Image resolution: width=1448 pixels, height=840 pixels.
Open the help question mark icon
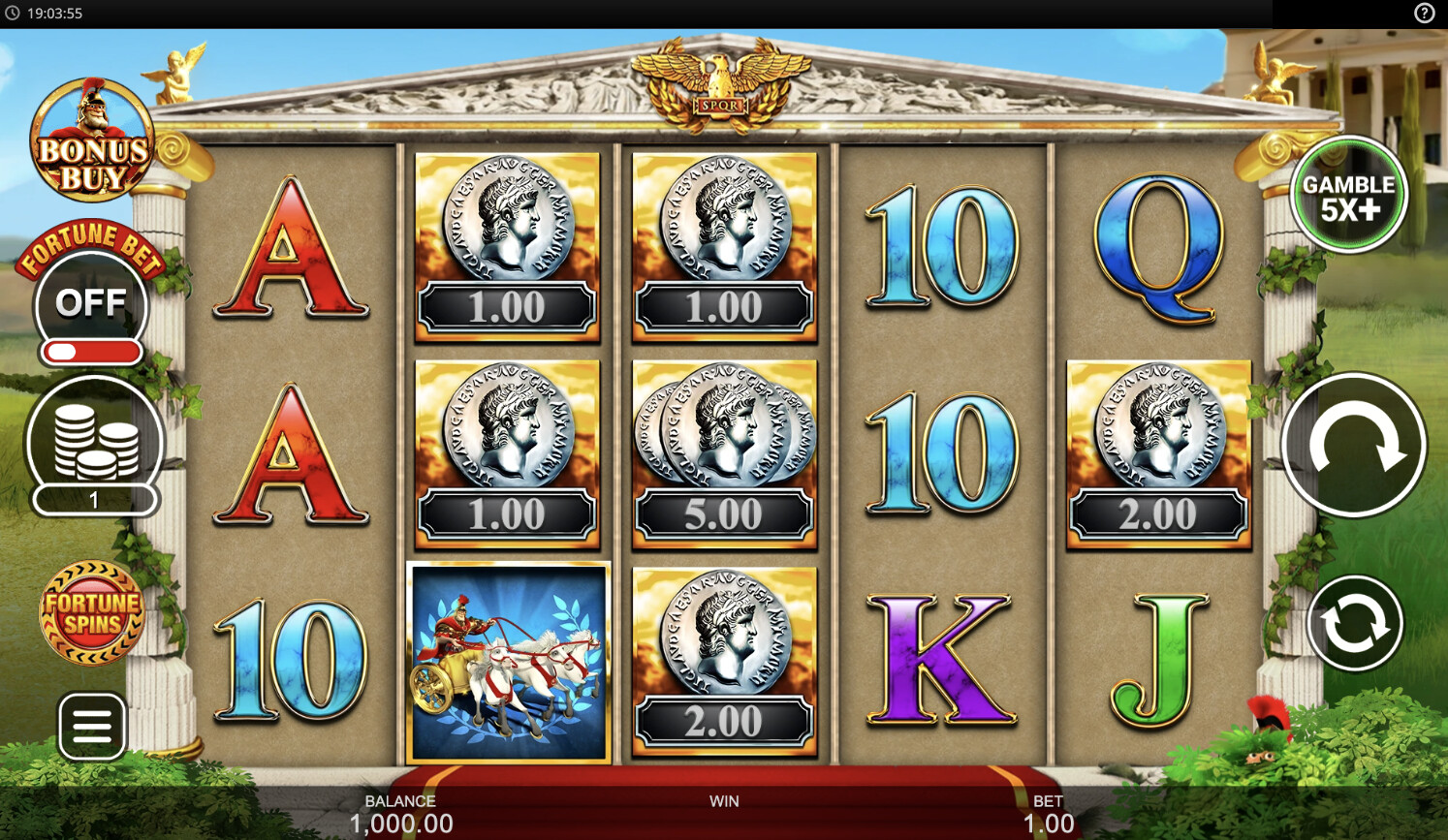coord(1424,13)
